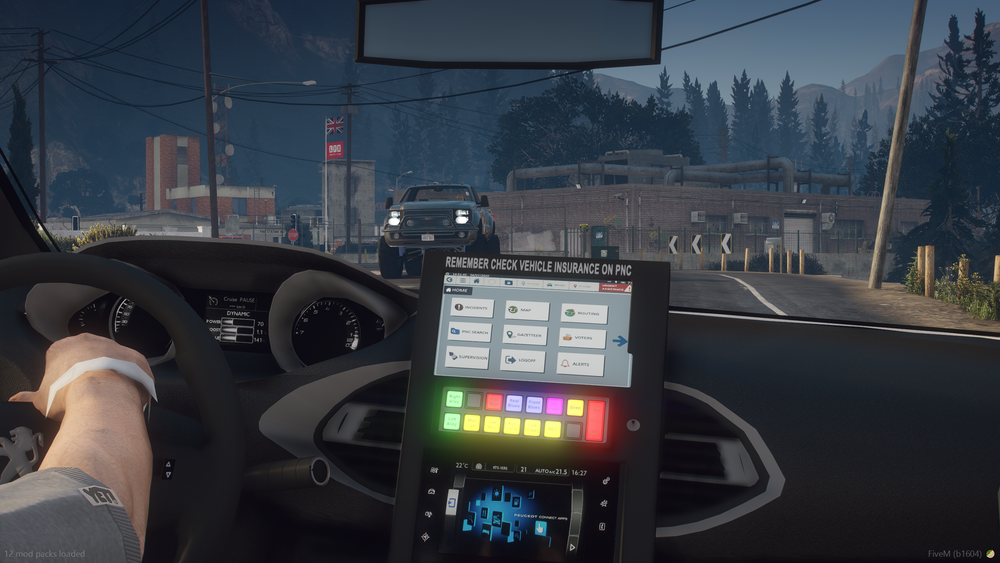The height and width of the screenshot is (563, 1000).
Task: Open PNC Search
Action: click(469, 331)
